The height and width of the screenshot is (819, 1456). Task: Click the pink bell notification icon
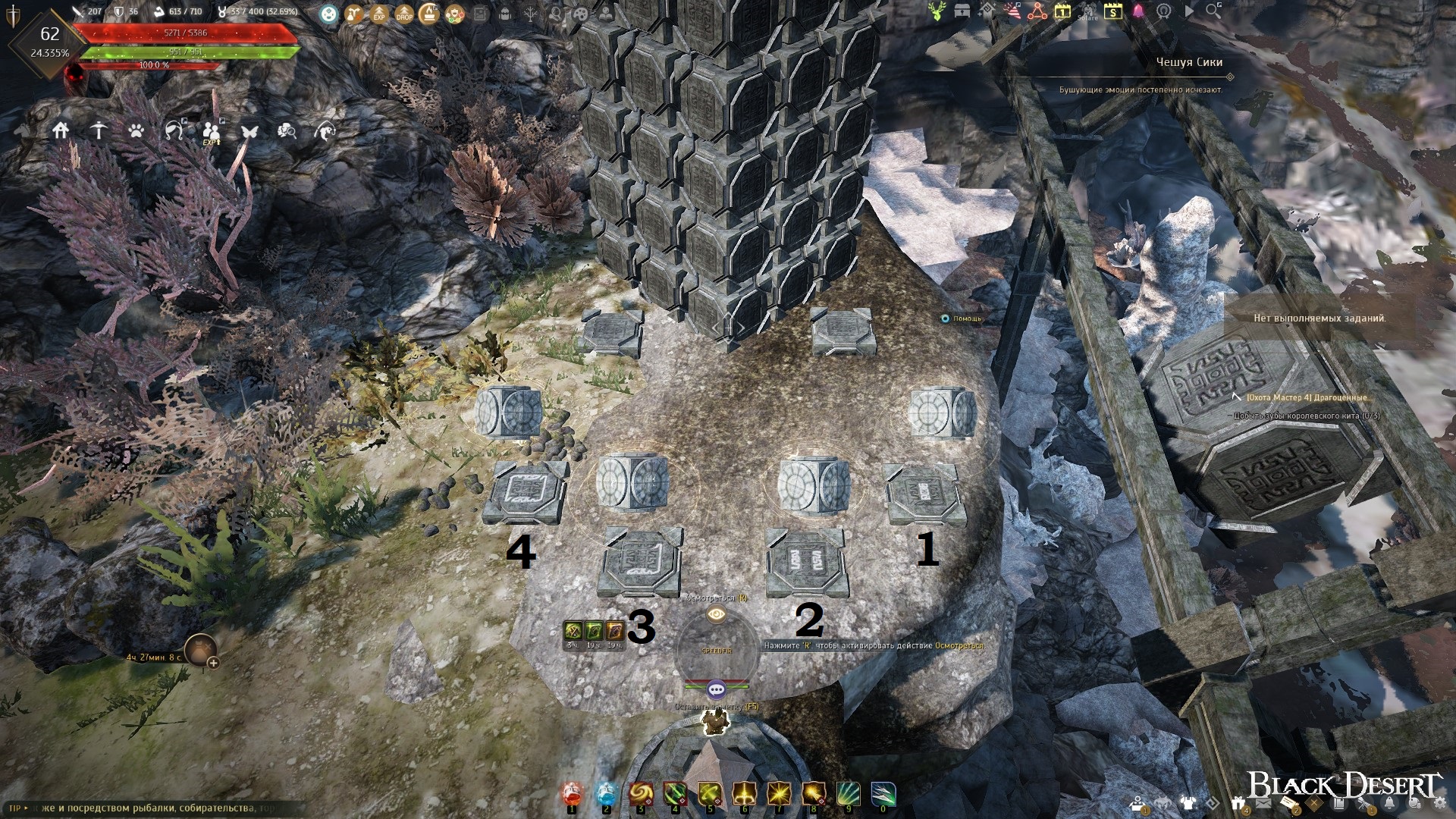[1138, 11]
